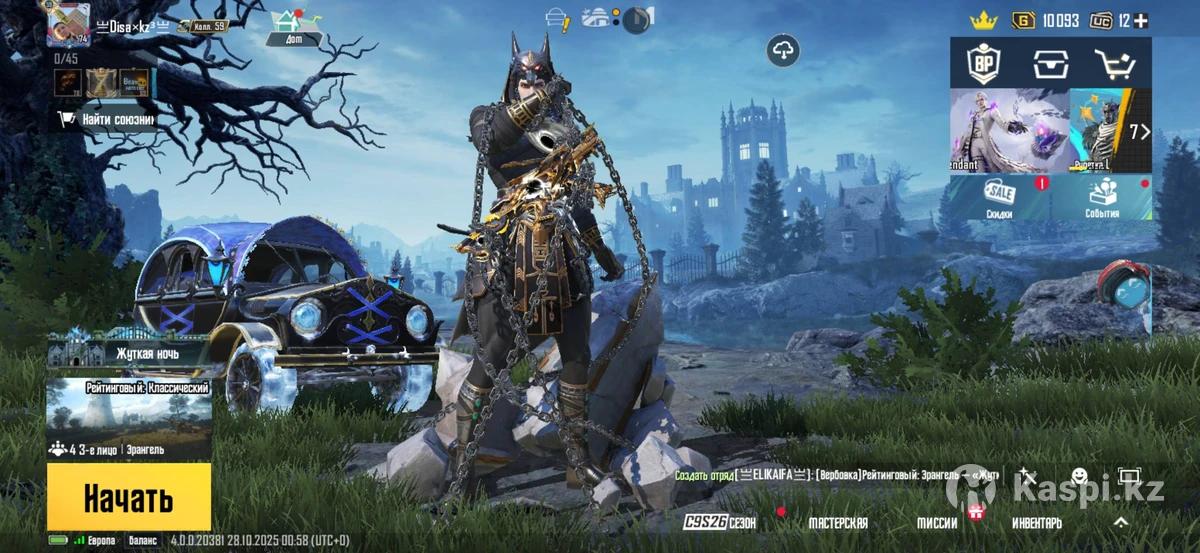Open the C9S26 Сезон menu
1200x553 pixels.
coord(720,523)
